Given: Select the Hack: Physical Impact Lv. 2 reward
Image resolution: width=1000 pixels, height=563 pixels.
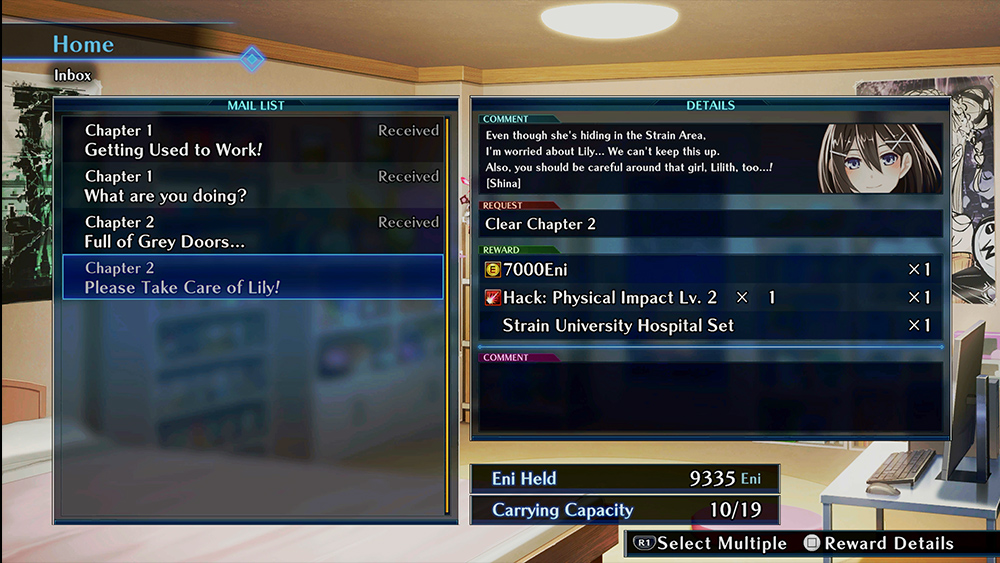Looking at the screenshot, I should [707, 297].
